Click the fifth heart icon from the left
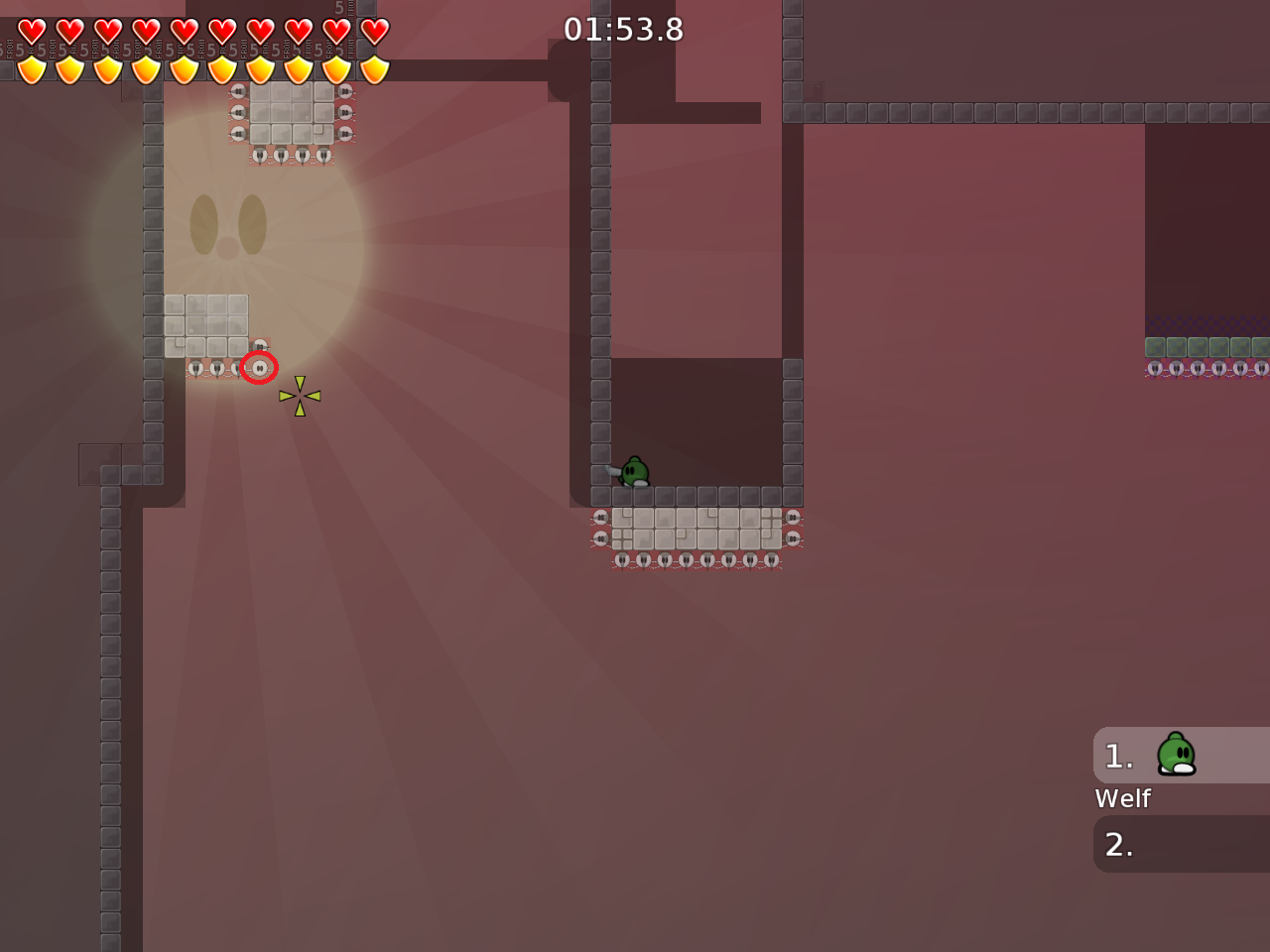This screenshot has width=1270, height=952. coord(184,31)
